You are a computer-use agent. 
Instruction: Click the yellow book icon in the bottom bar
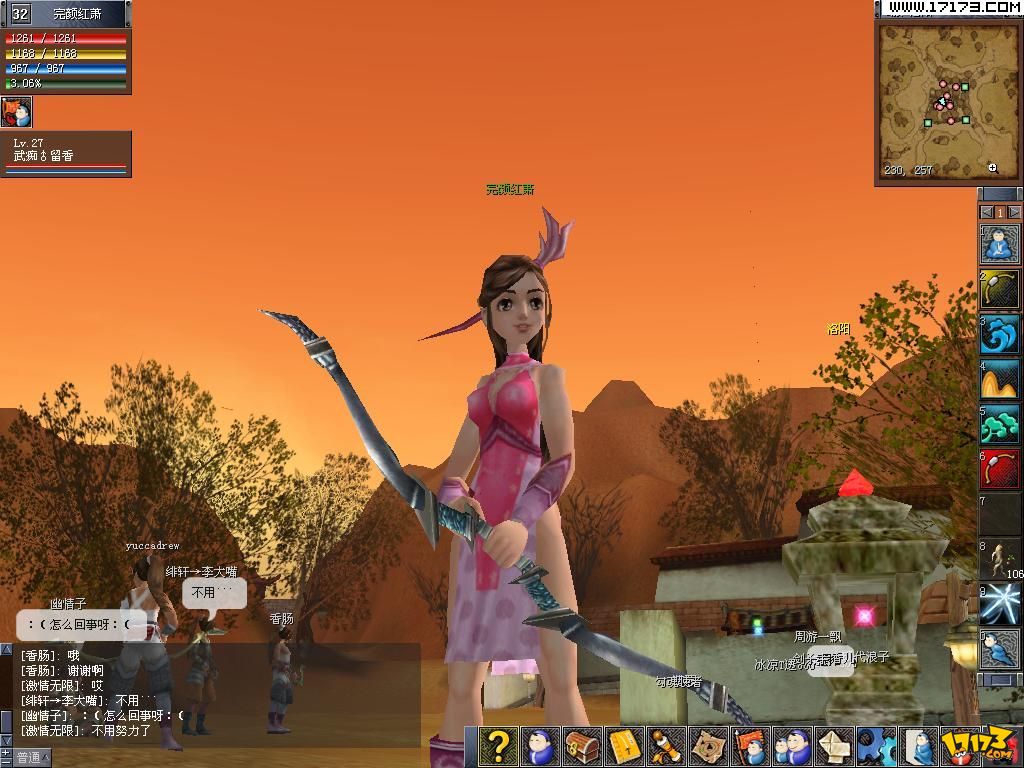coord(624,746)
